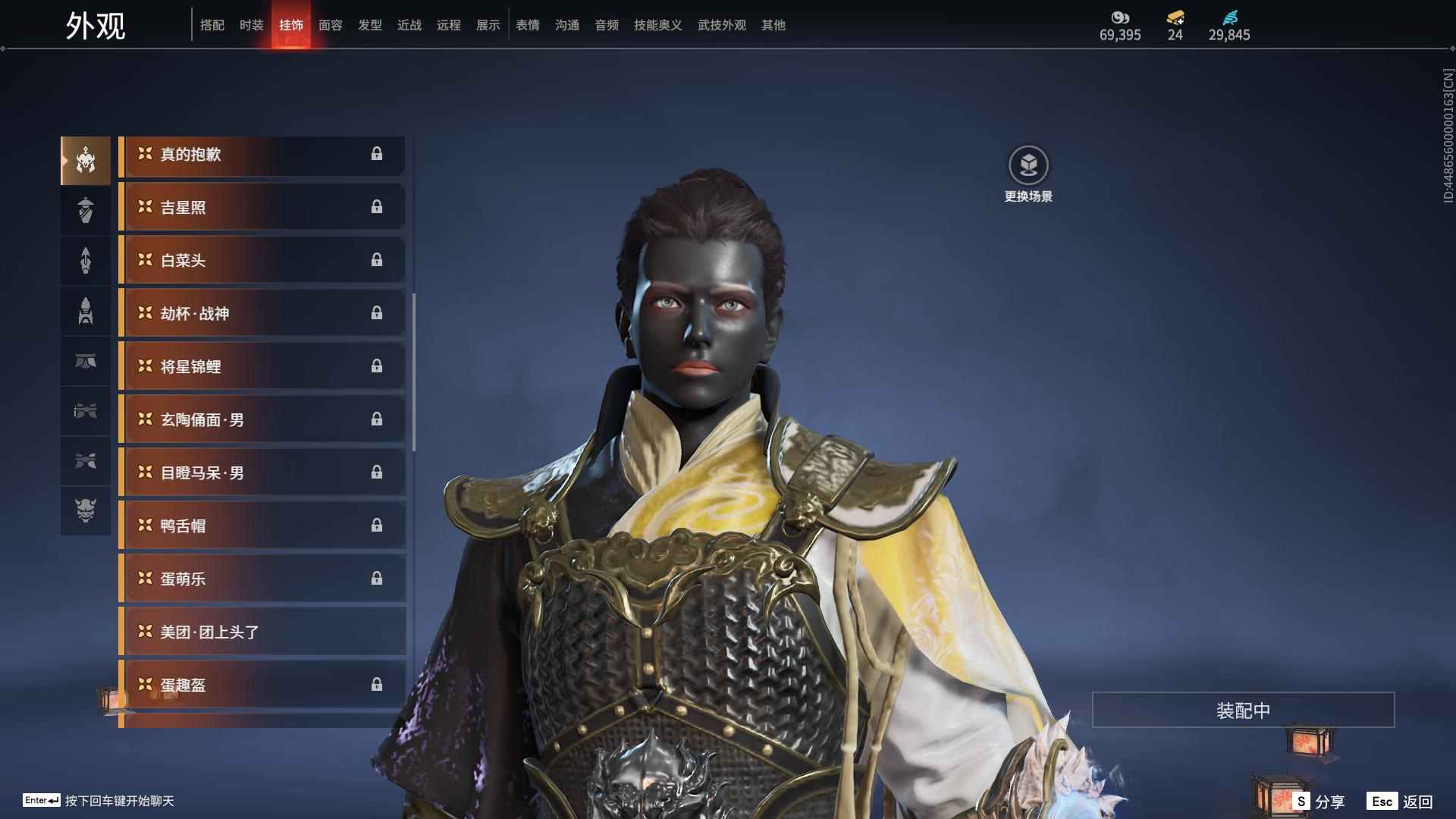The image size is (1456, 819).
Task: Switch to the 武技外观 tab
Action: point(721,25)
